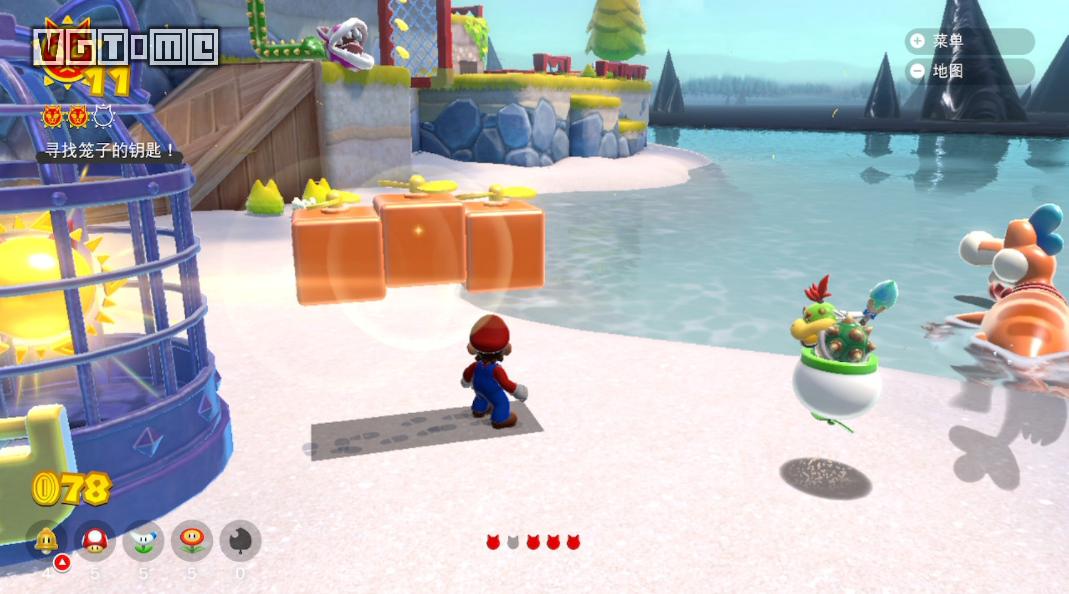1069x594 pixels.
Task: Click the greyed-out Super Leaf slot
Action: click(x=240, y=541)
